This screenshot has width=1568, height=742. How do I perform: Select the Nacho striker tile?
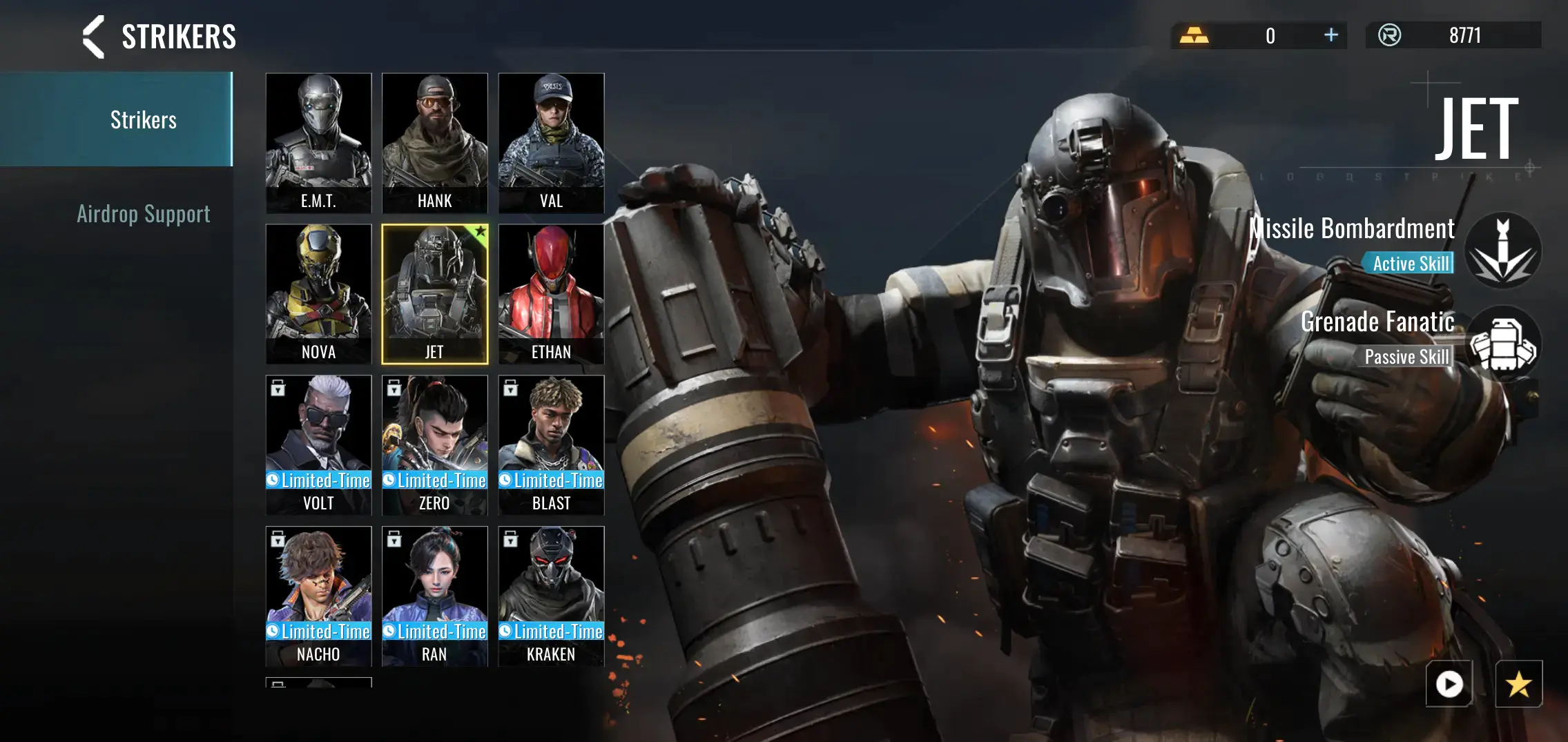tap(318, 596)
